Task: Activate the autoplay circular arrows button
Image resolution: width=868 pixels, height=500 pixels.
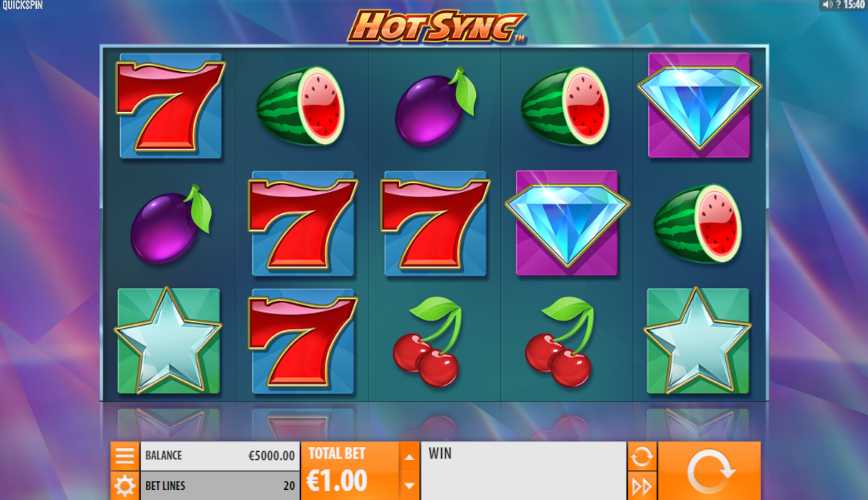Action: point(641,456)
